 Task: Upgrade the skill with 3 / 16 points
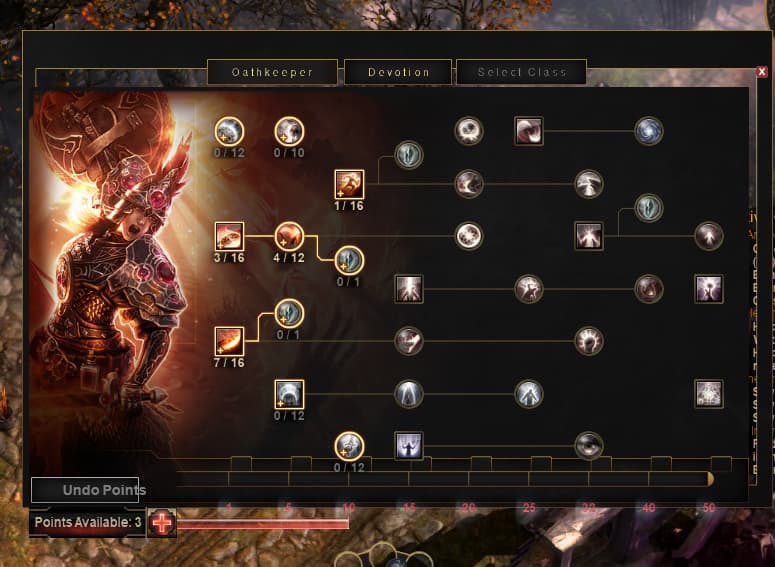tap(229, 236)
